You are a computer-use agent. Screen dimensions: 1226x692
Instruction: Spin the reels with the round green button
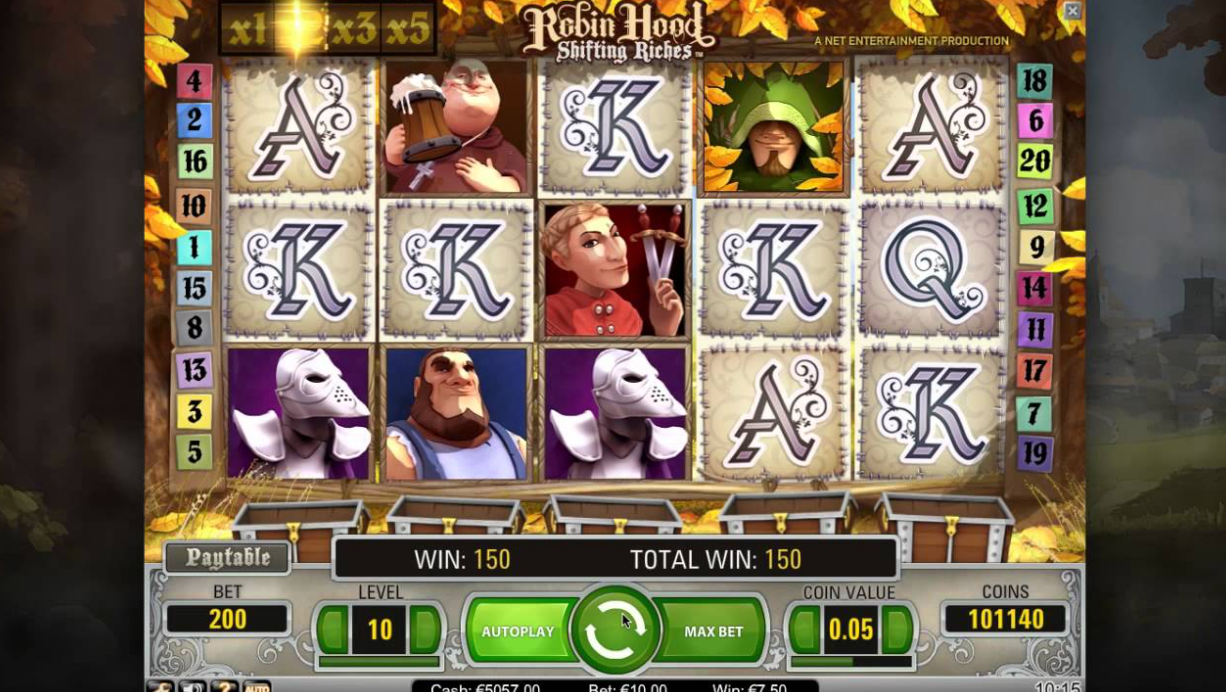[x=614, y=630]
